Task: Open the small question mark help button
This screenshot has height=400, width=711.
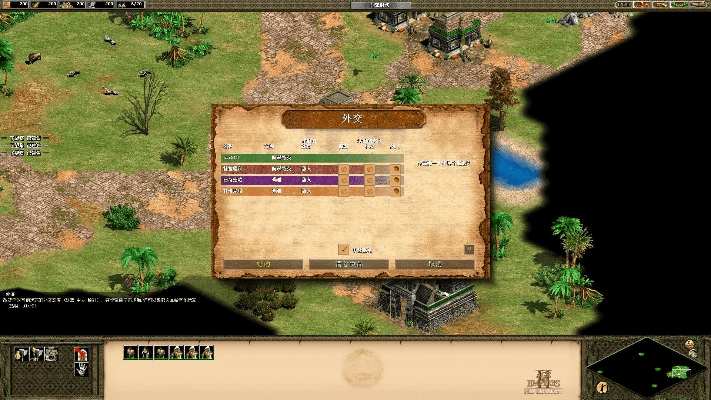Action: click(x=469, y=249)
